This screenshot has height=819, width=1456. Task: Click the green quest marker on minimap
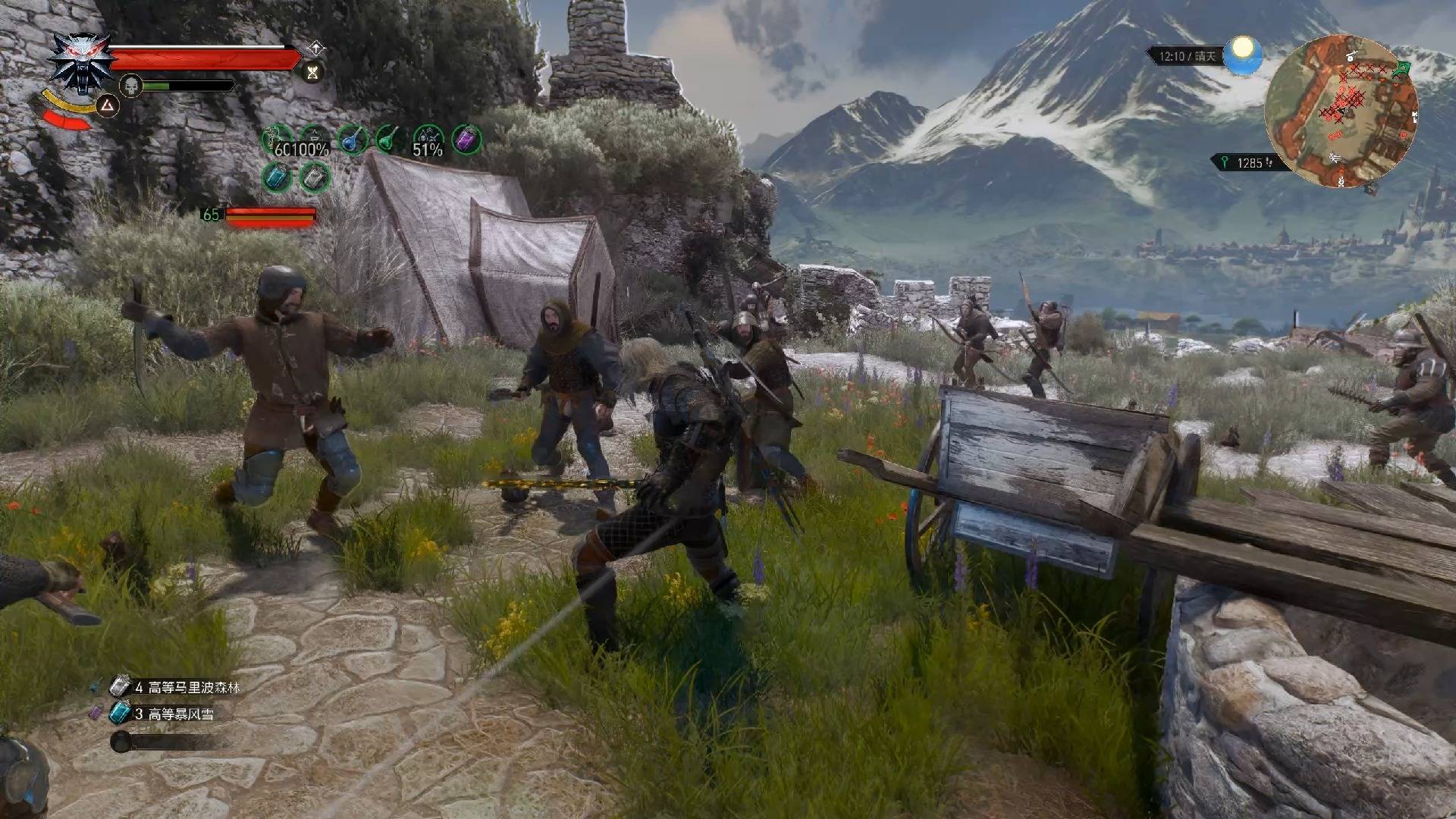1402,68
